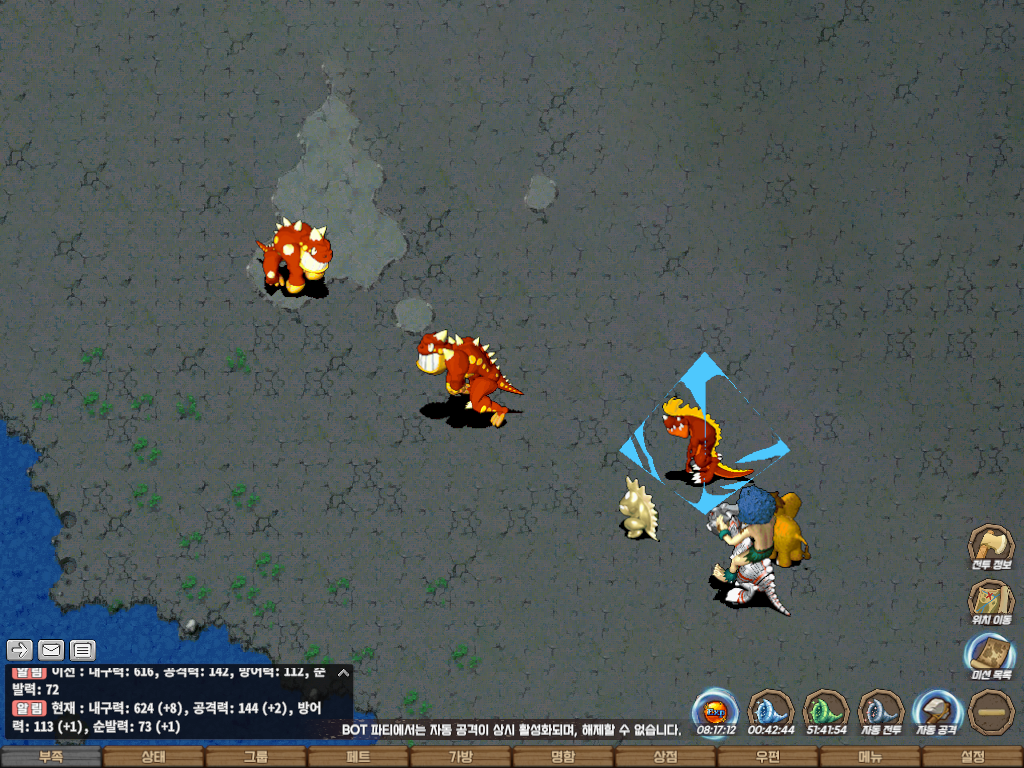Open the 상점 (shop) menu
The image size is (1024, 768).
coord(665,757)
